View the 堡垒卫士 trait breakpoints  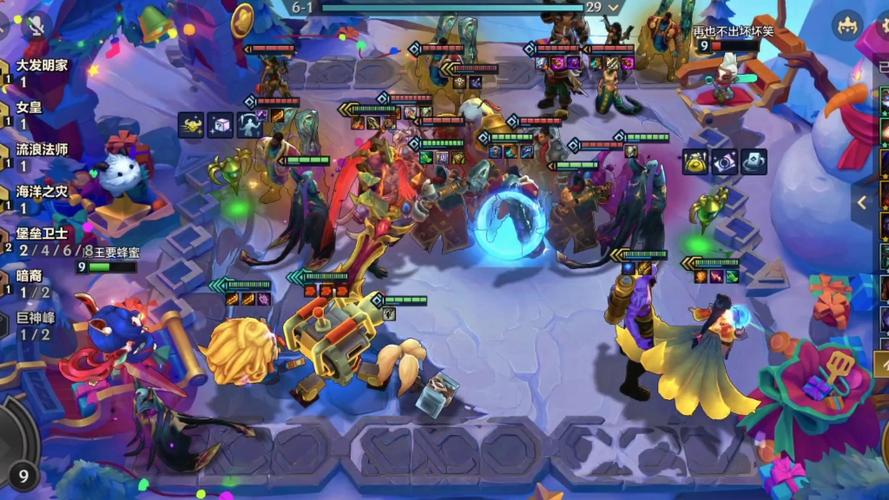42,233
